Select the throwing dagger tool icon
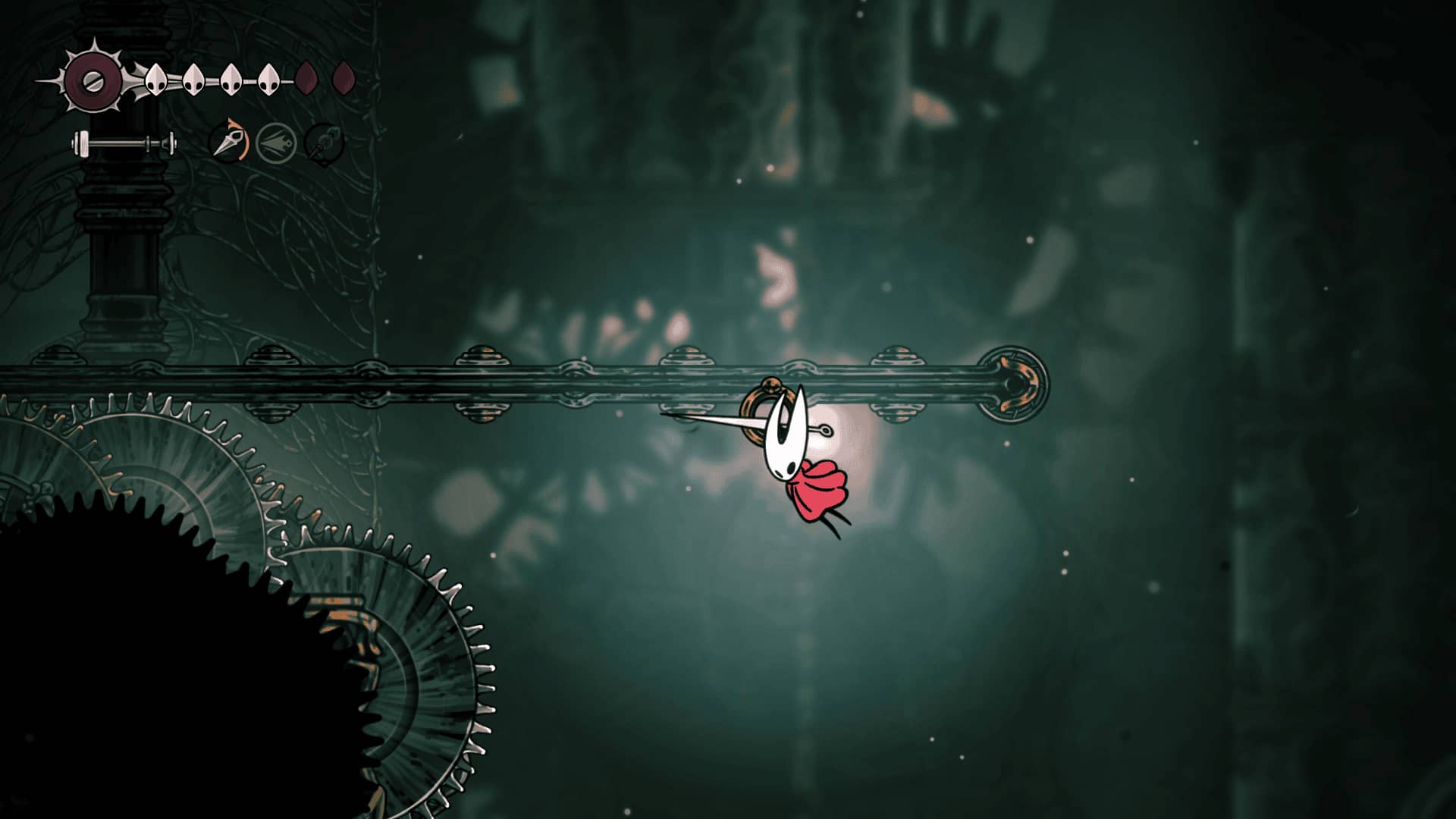 [x=228, y=141]
